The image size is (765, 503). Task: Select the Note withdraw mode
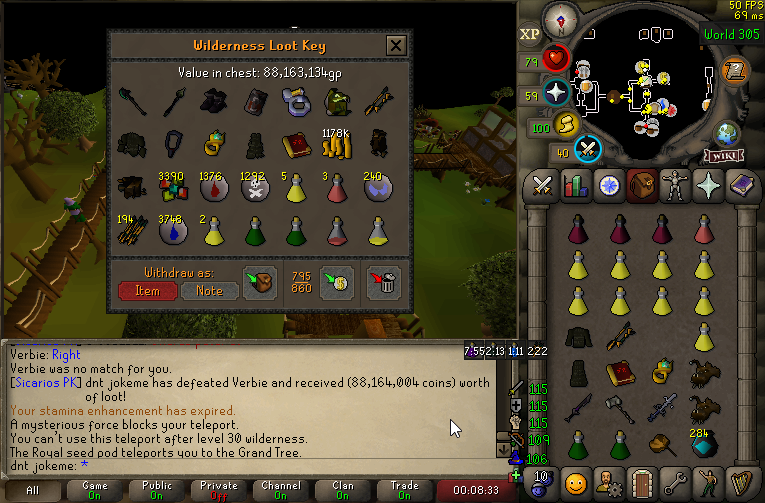pos(210,291)
